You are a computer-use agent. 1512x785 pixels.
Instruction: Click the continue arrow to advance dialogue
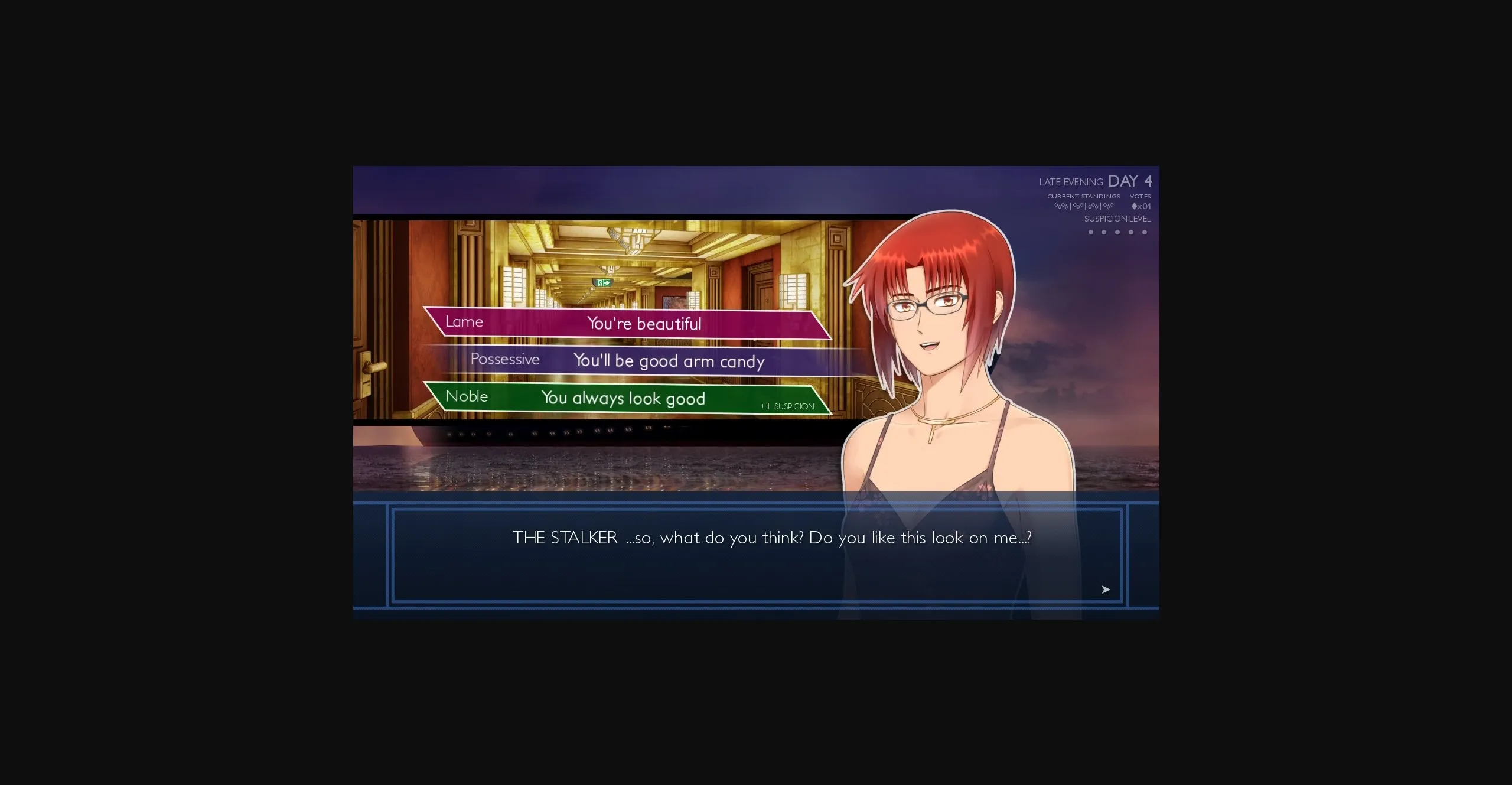tap(1104, 589)
